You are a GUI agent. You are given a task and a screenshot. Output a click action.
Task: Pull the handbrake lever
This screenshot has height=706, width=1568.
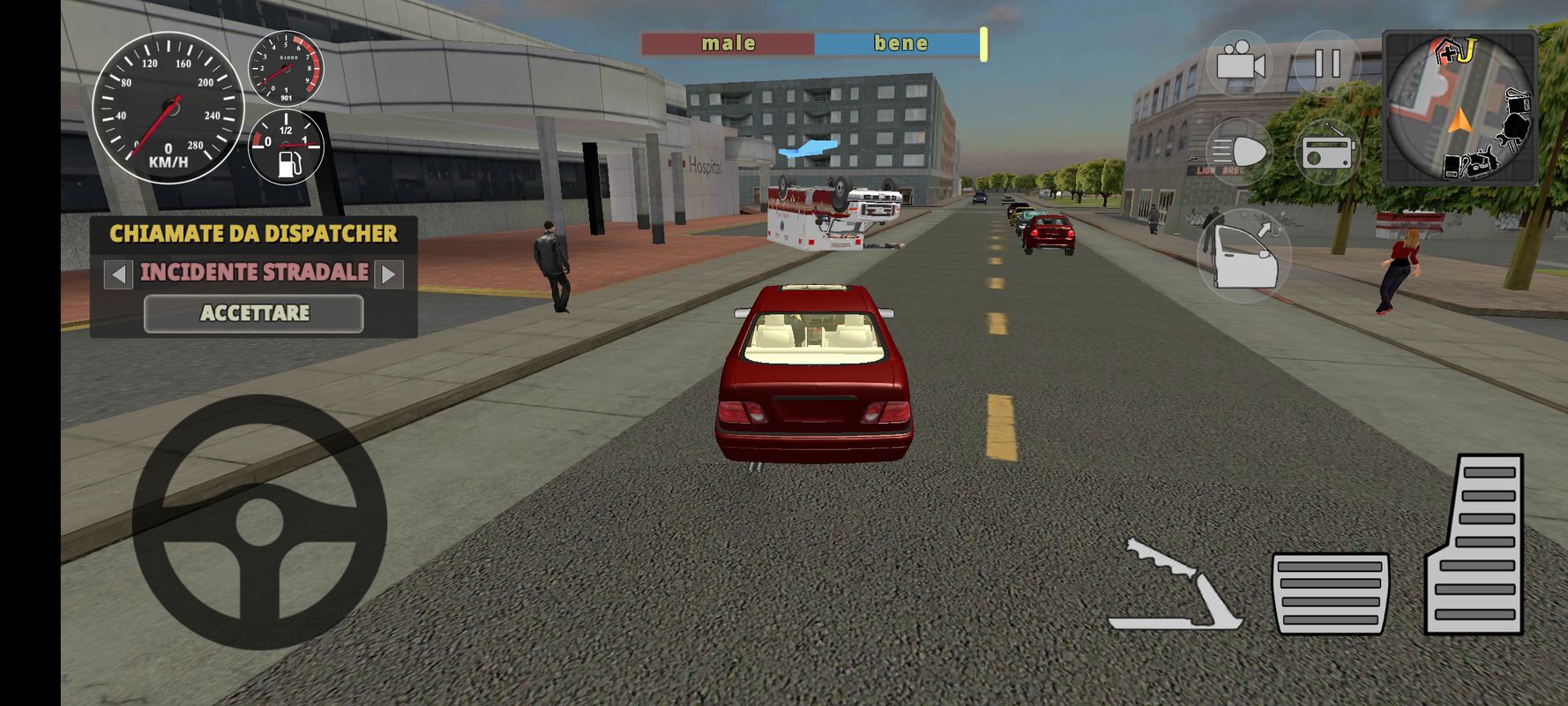(1177, 587)
